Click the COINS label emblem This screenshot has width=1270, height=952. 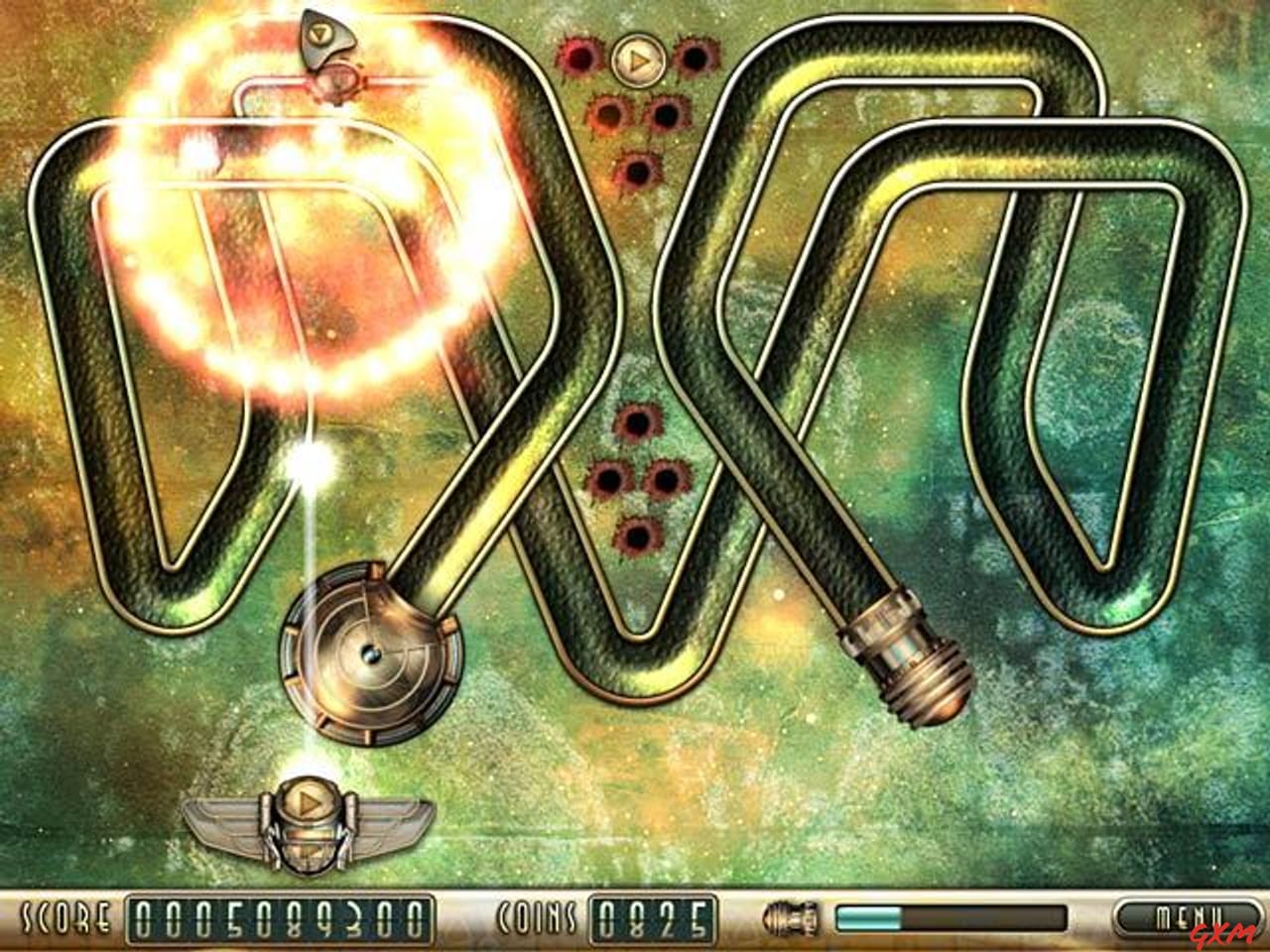(x=536, y=917)
